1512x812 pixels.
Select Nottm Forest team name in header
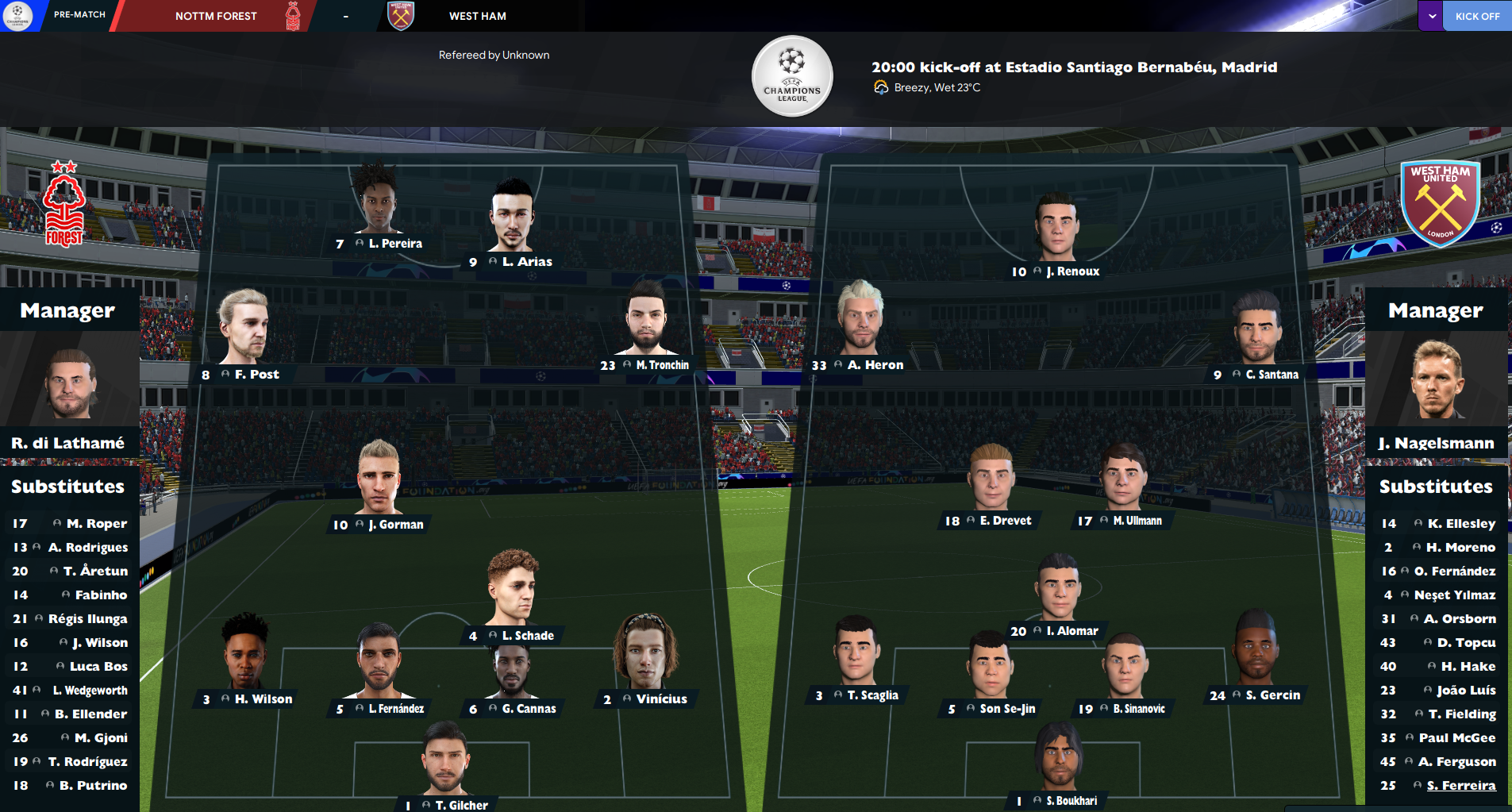point(216,16)
